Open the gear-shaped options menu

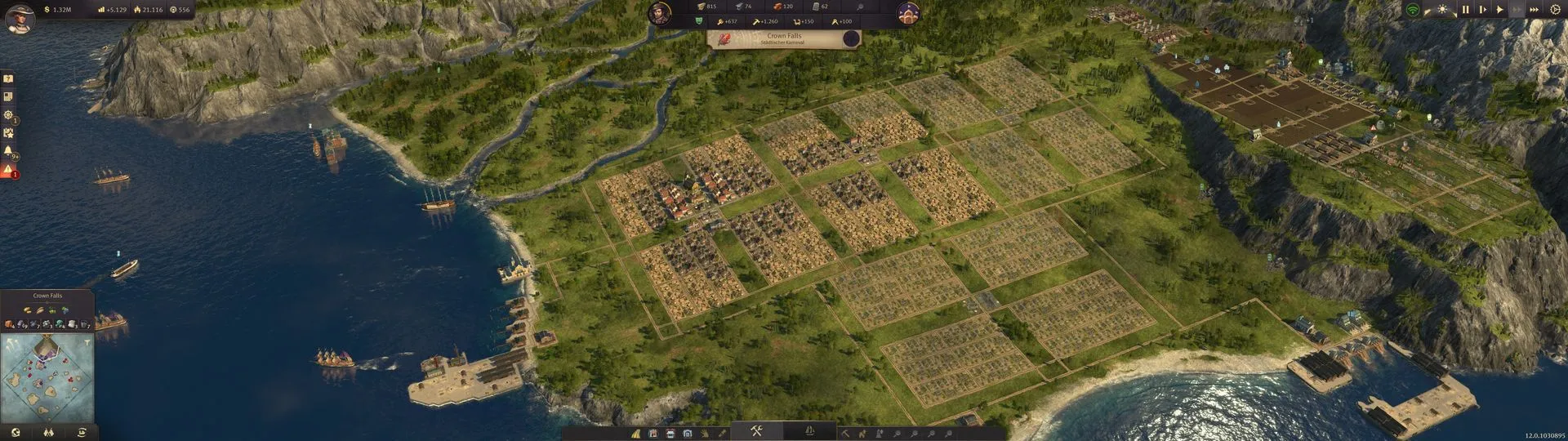1555,10
